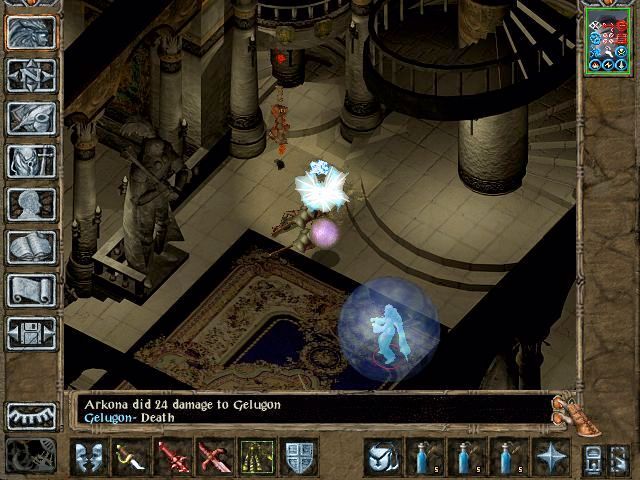Select the character portrait with status icons
This screenshot has width=640, height=480.
pos(609,39)
